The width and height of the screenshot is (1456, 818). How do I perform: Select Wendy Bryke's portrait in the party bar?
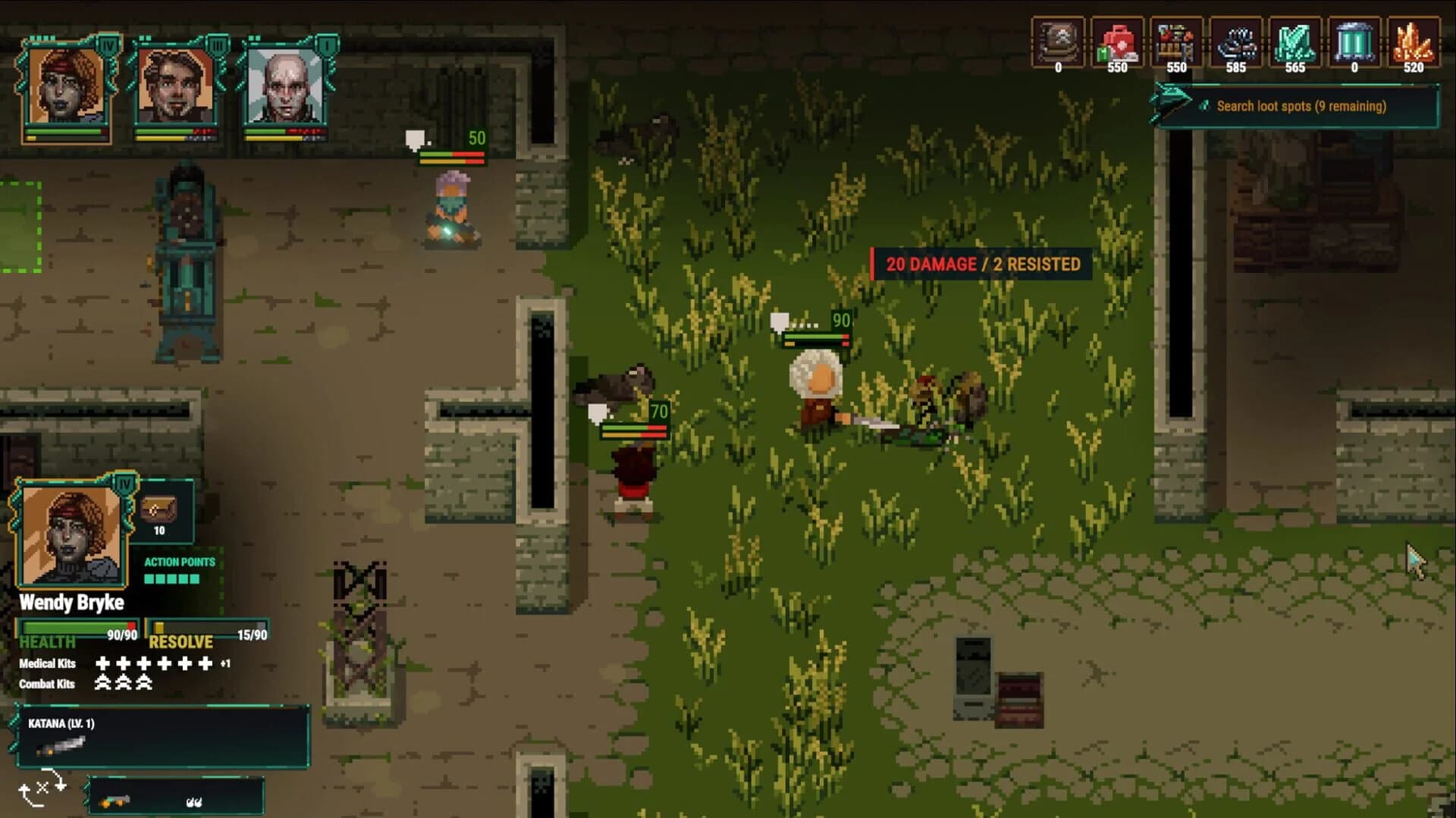coord(64,83)
